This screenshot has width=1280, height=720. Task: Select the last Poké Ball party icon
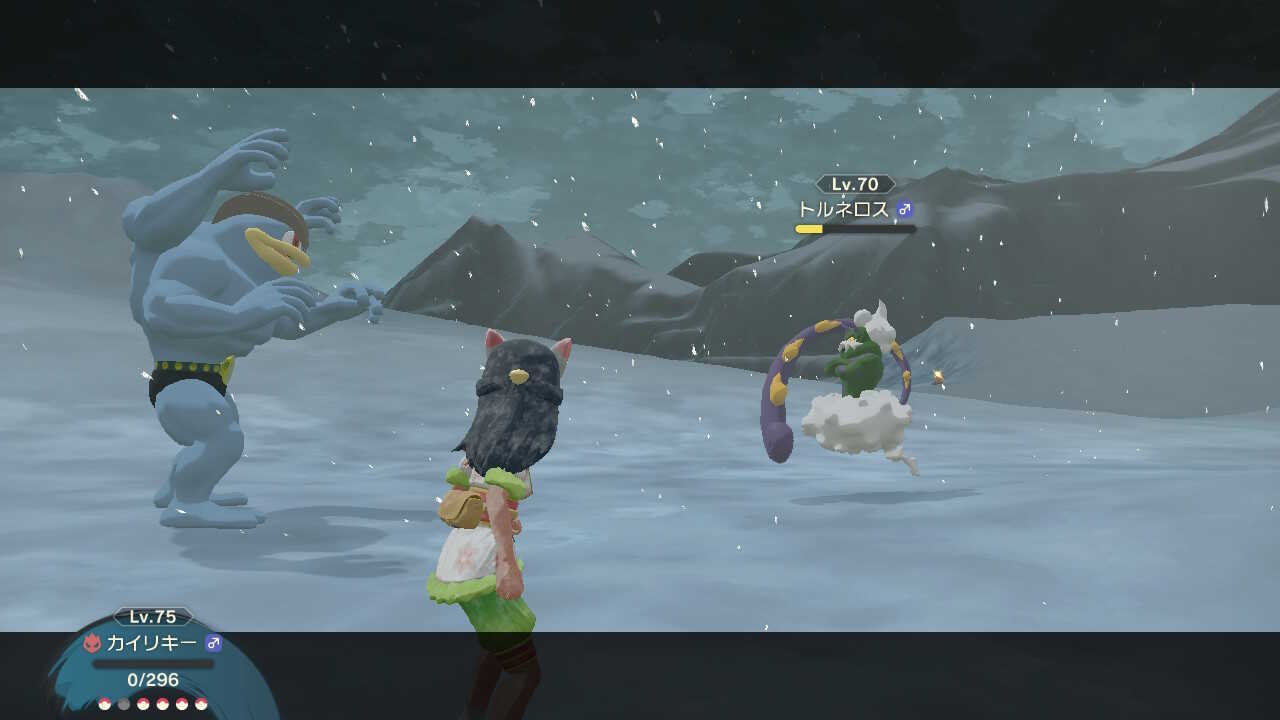click(x=200, y=703)
